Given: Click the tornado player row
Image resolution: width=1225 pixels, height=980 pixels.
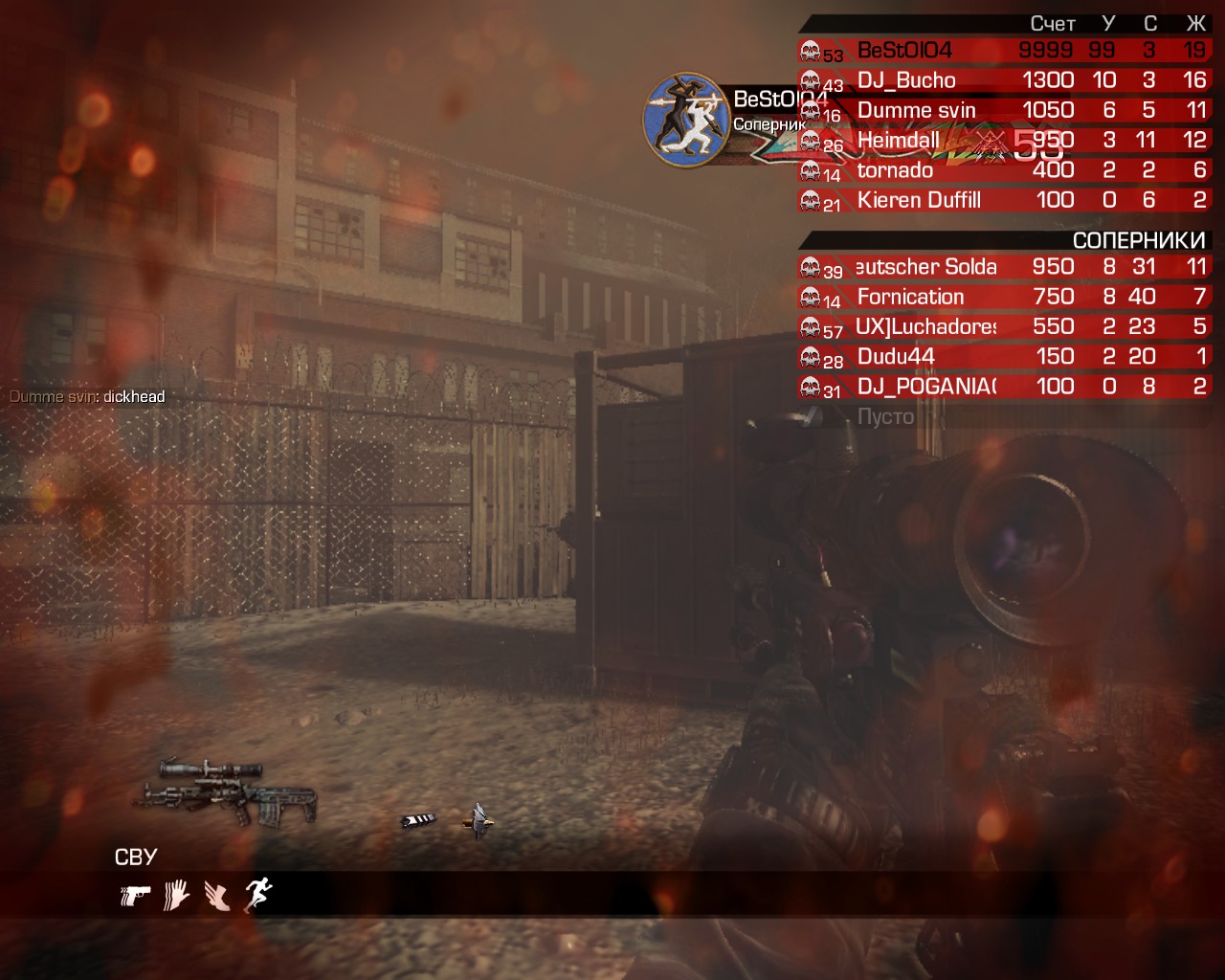Looking at the screenshot, I should pyautogui.click(x=1003, y=170).
